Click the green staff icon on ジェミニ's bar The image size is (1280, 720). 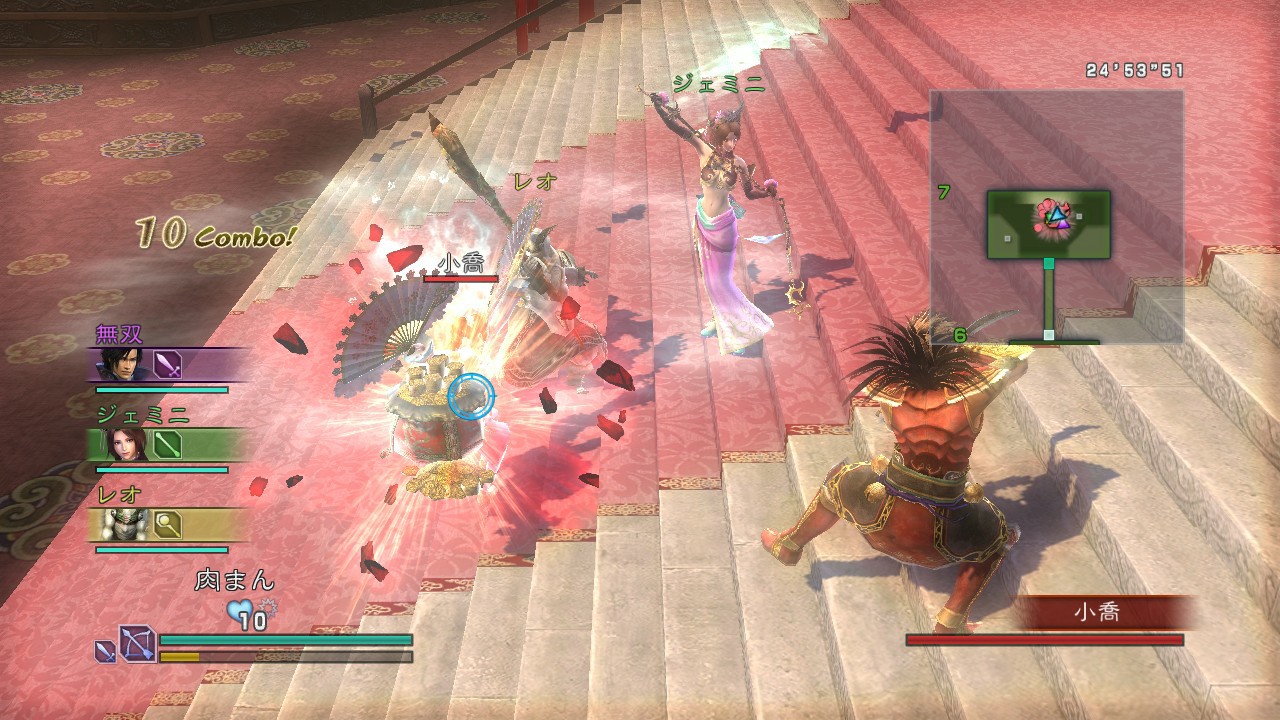(x=168, y=445)
